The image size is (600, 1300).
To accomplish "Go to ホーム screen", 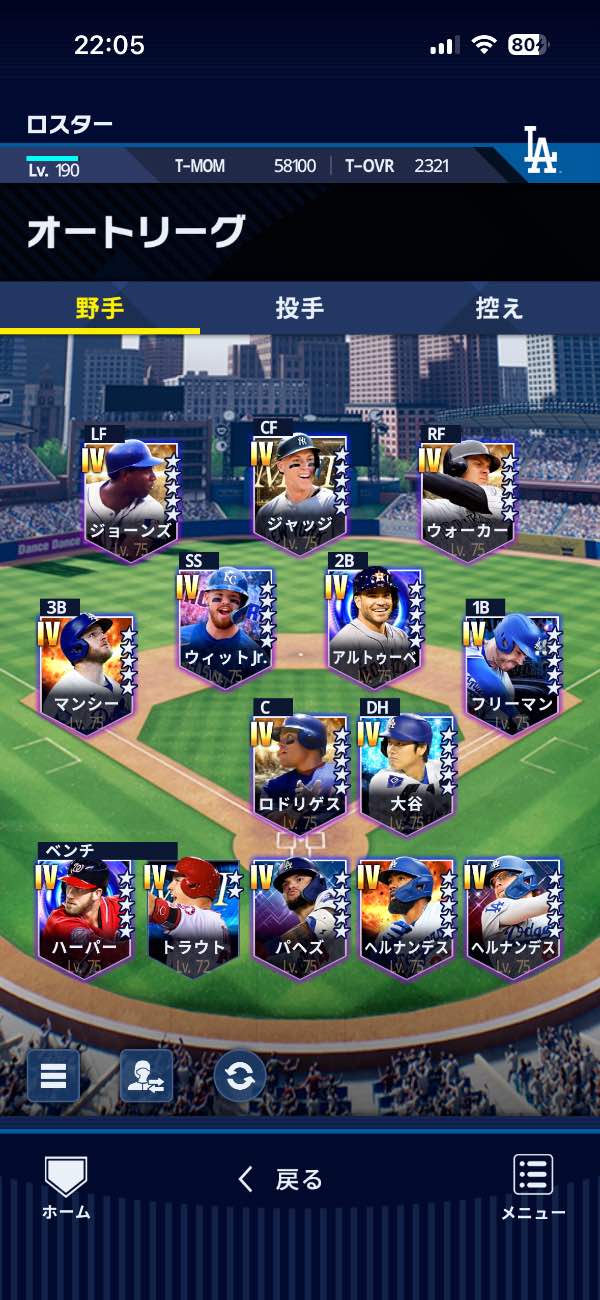I will tap(66, 1188).
